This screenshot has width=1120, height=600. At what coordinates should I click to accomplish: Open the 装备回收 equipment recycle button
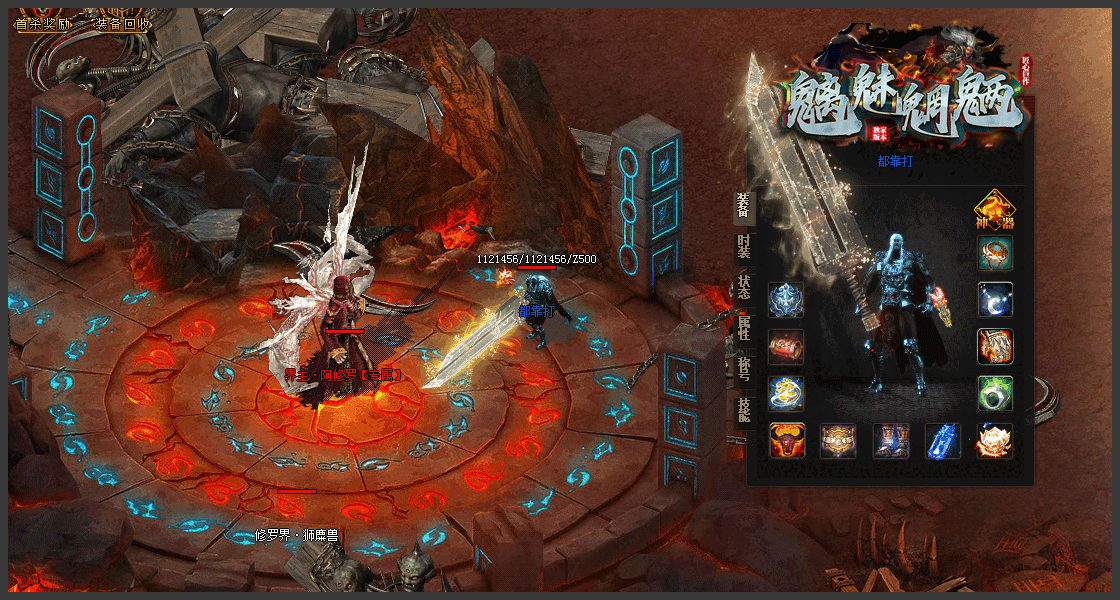[x=122, y=24]
